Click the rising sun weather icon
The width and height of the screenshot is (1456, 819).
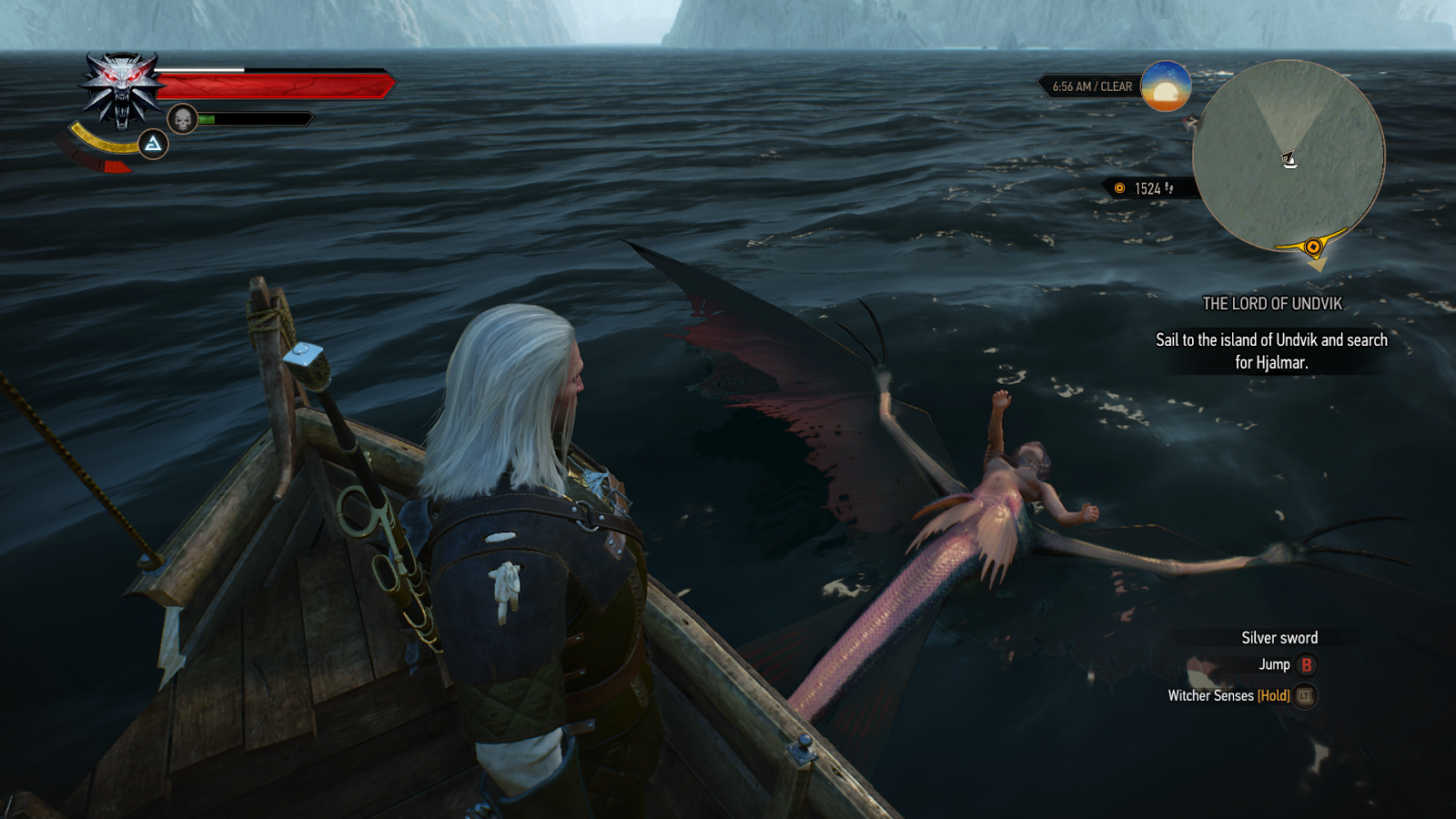click(1167, 88)
